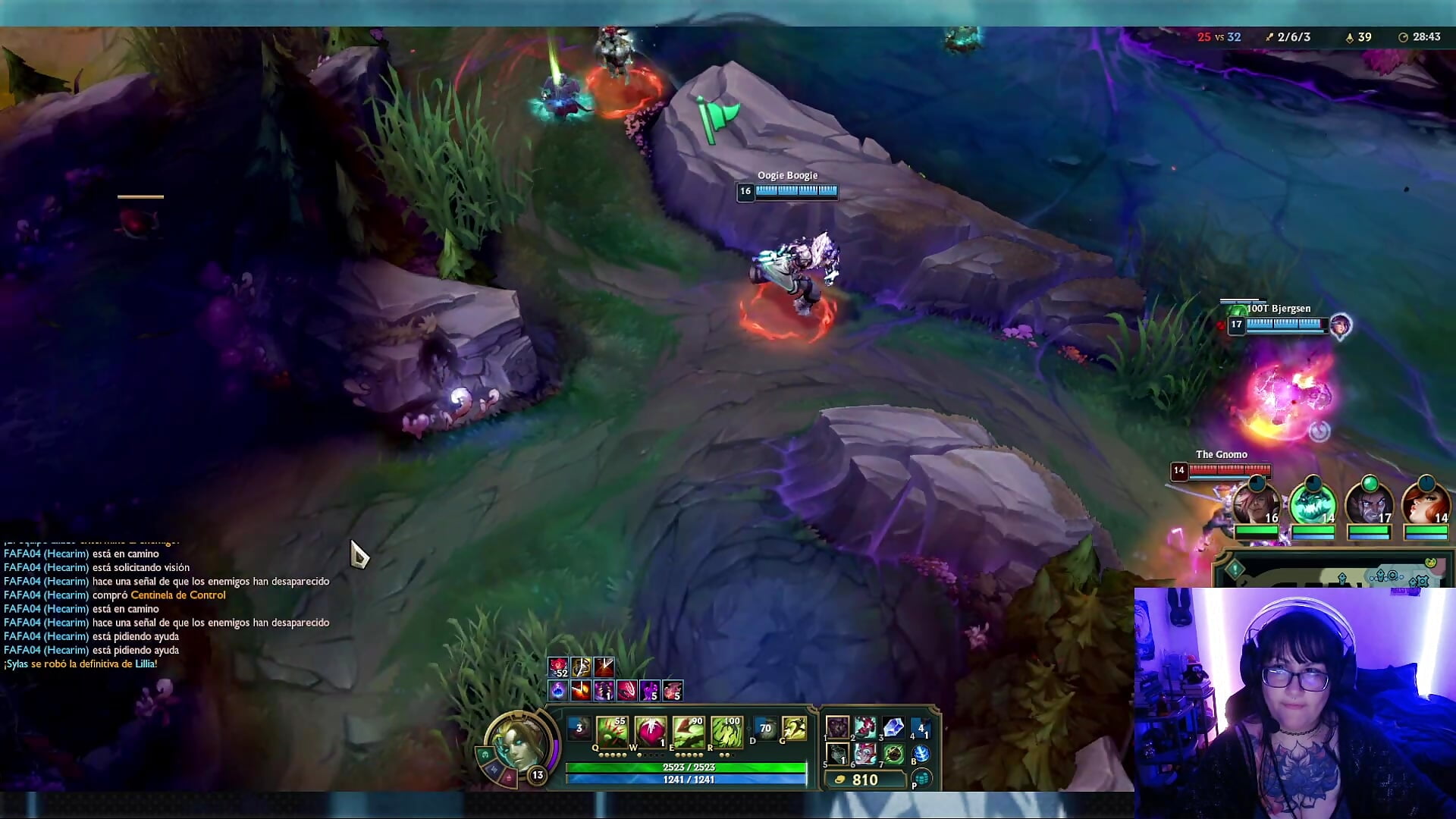Expand champion stats via the diamond arrow
The height and width of the screenshot is (819, 1456).
click(x=749, y=730)
